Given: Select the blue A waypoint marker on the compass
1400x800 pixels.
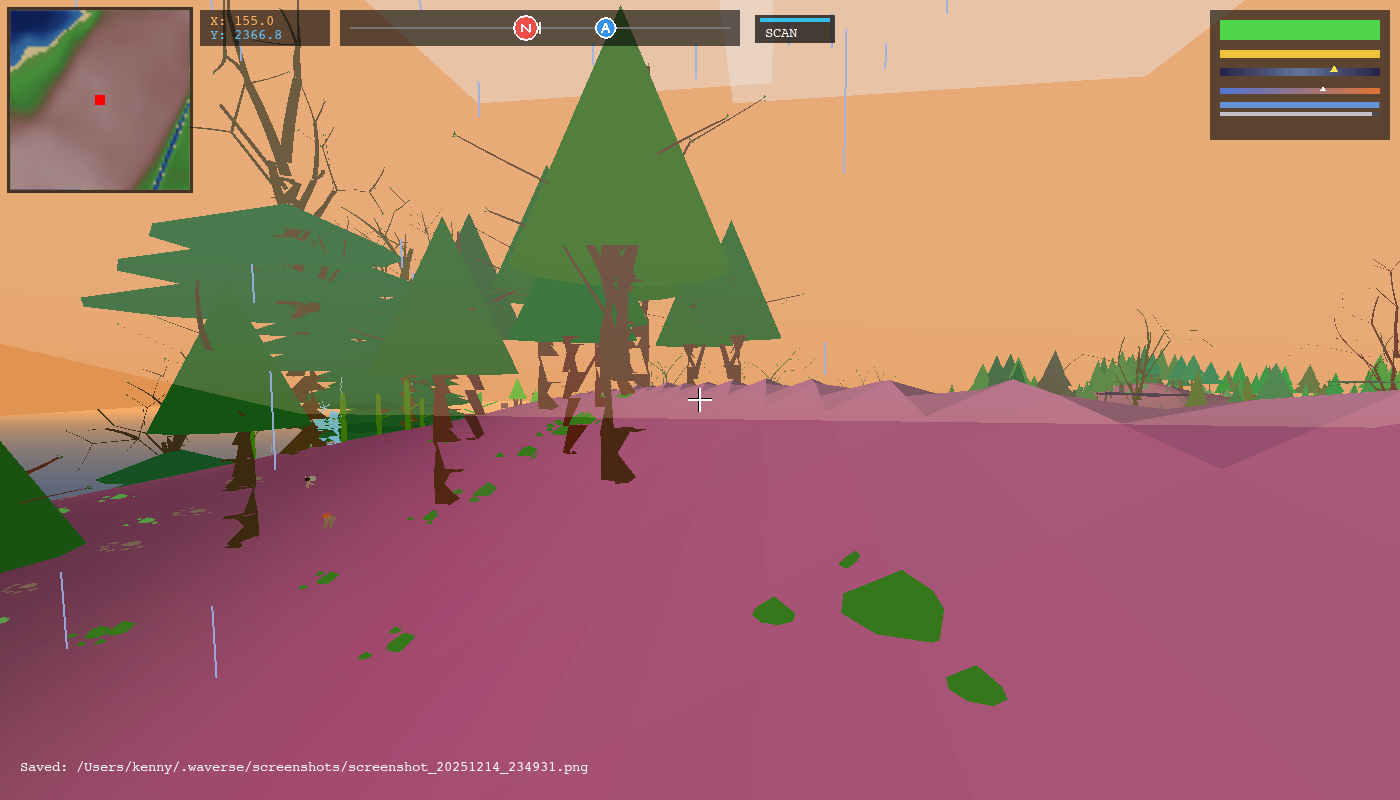Looking at the screenshot, I should point(603,28).
